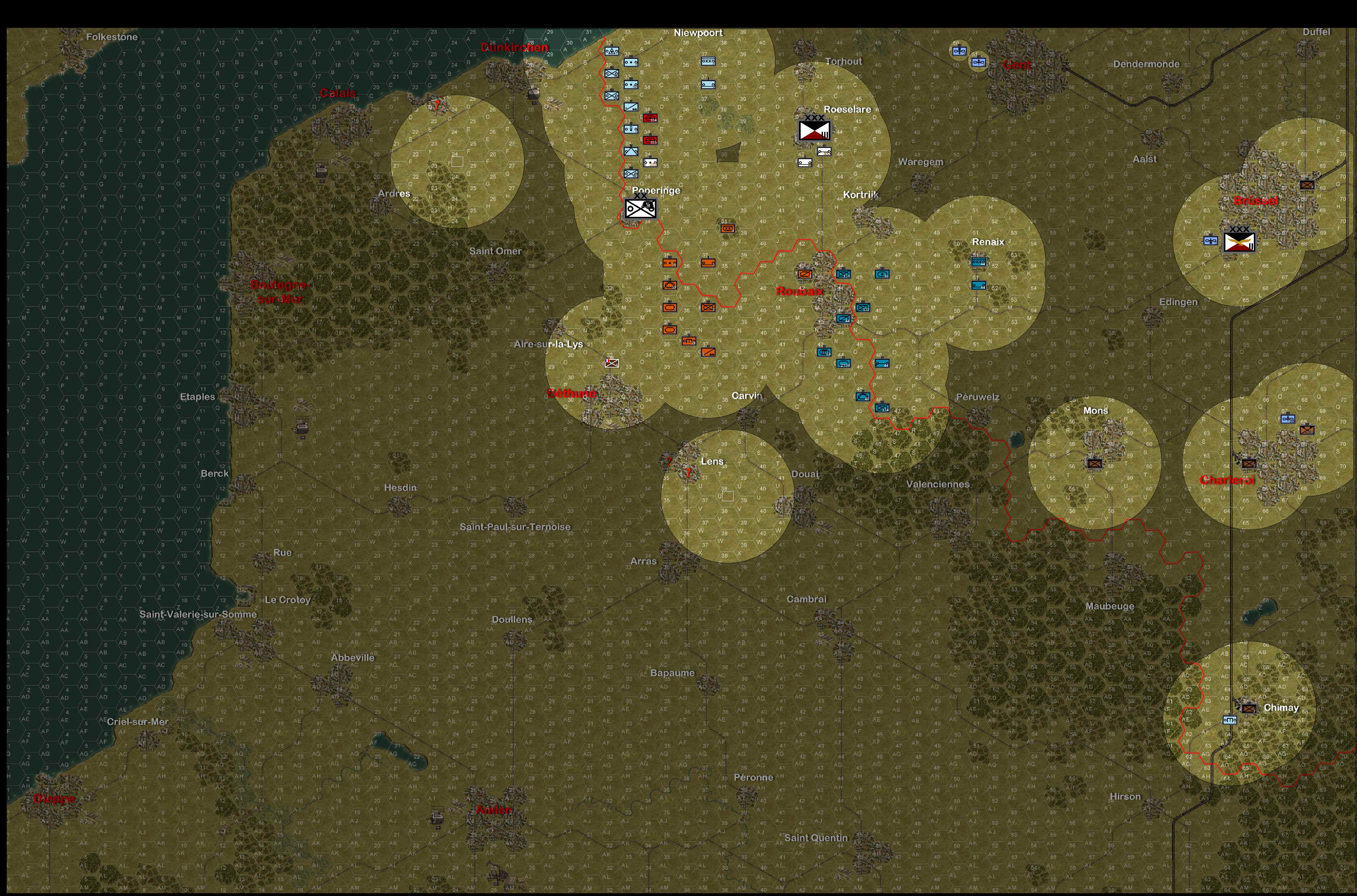Choose the teal unit numbered 96
The height and width of the screenshot is (896, 1357).
pos(882,274)
